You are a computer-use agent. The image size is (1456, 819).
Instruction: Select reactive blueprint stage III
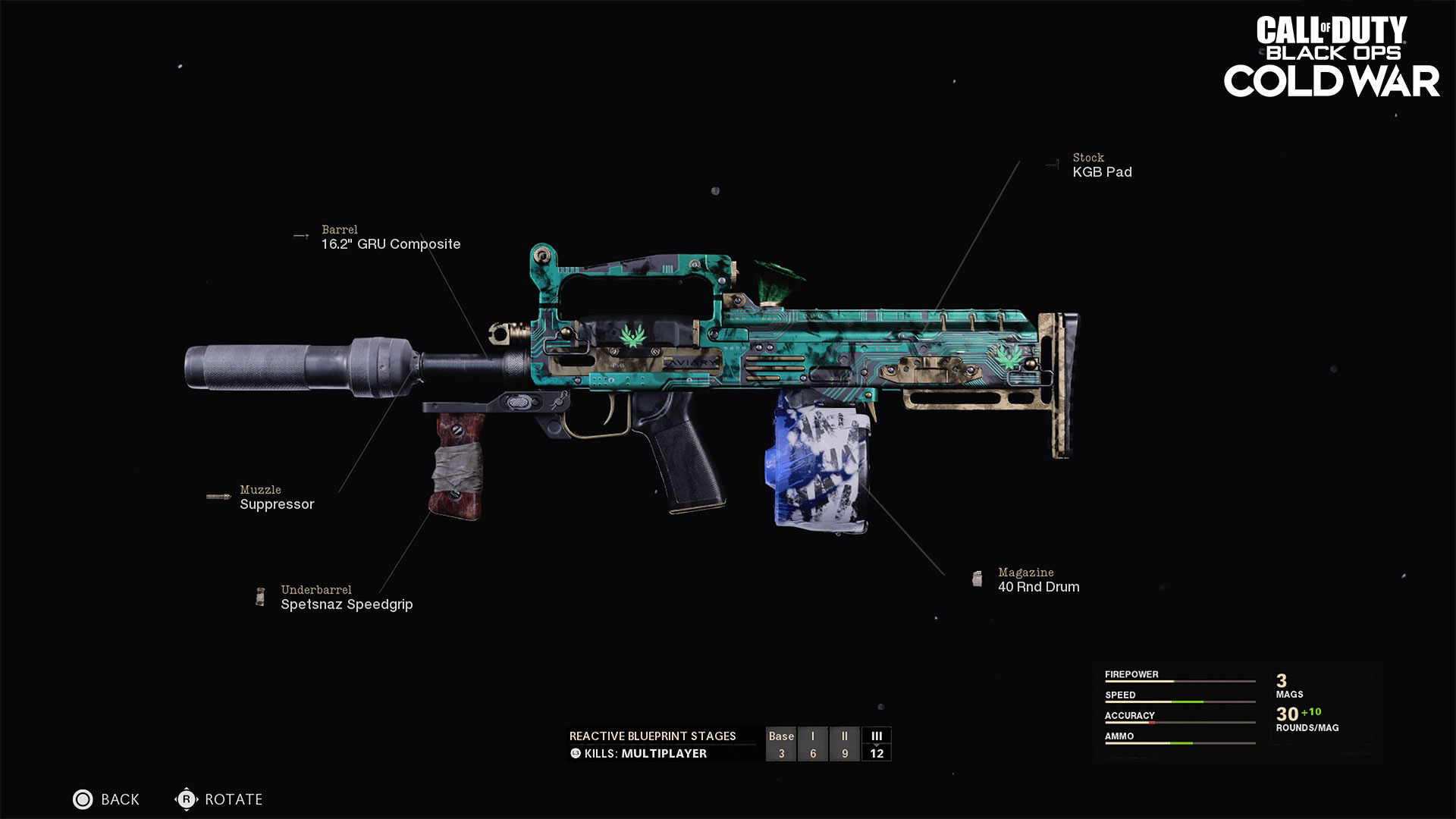click(x=877, y=744)
